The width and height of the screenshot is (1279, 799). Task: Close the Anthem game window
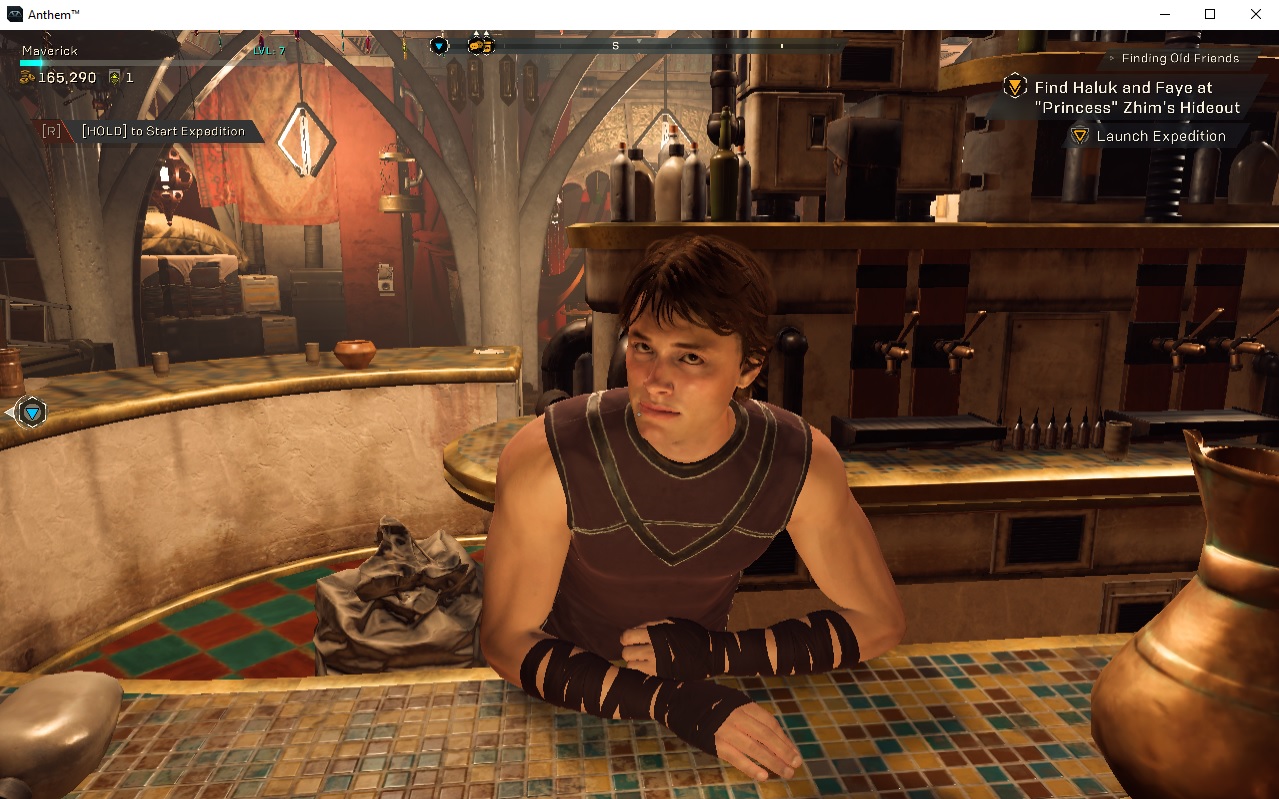1256,14
